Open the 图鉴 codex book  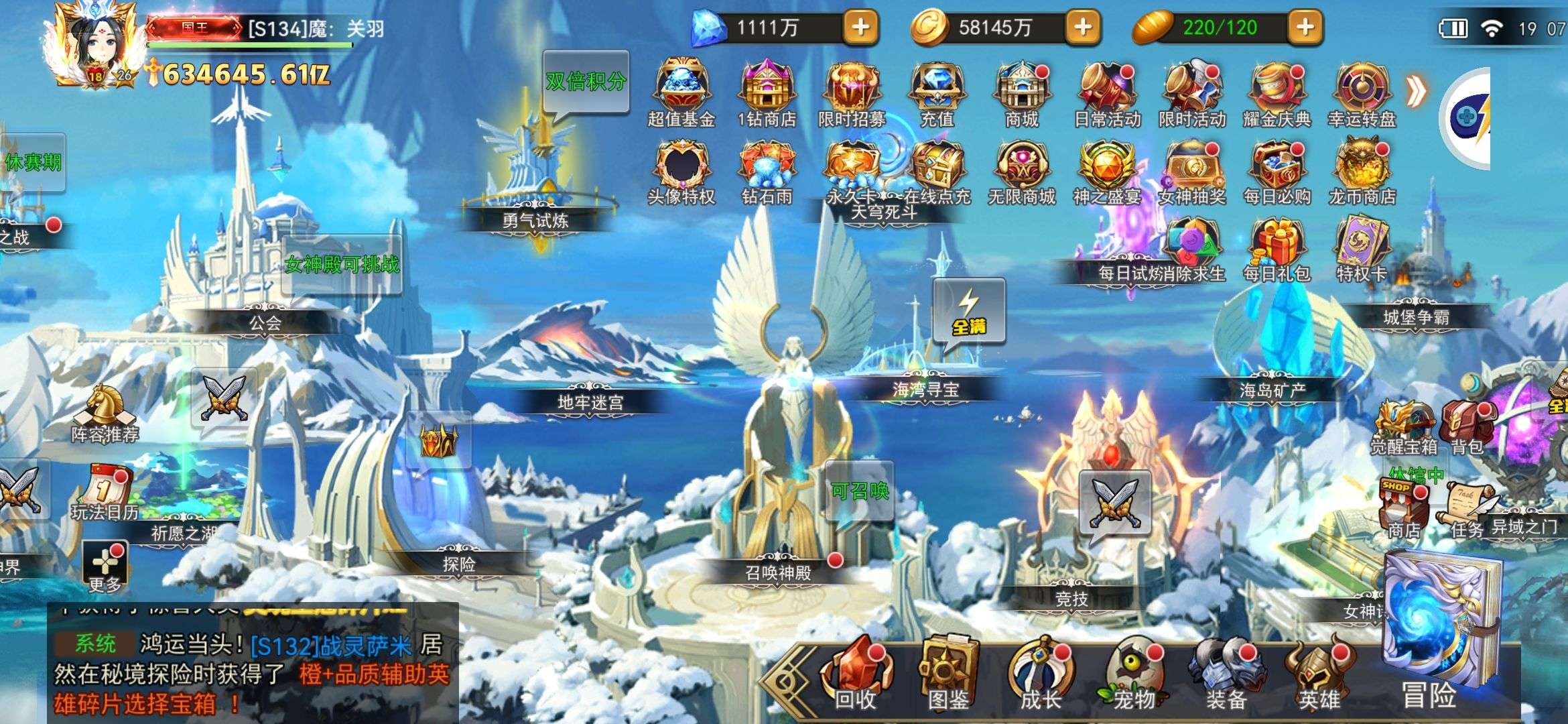pyautogui.click(x=948, y=675)
